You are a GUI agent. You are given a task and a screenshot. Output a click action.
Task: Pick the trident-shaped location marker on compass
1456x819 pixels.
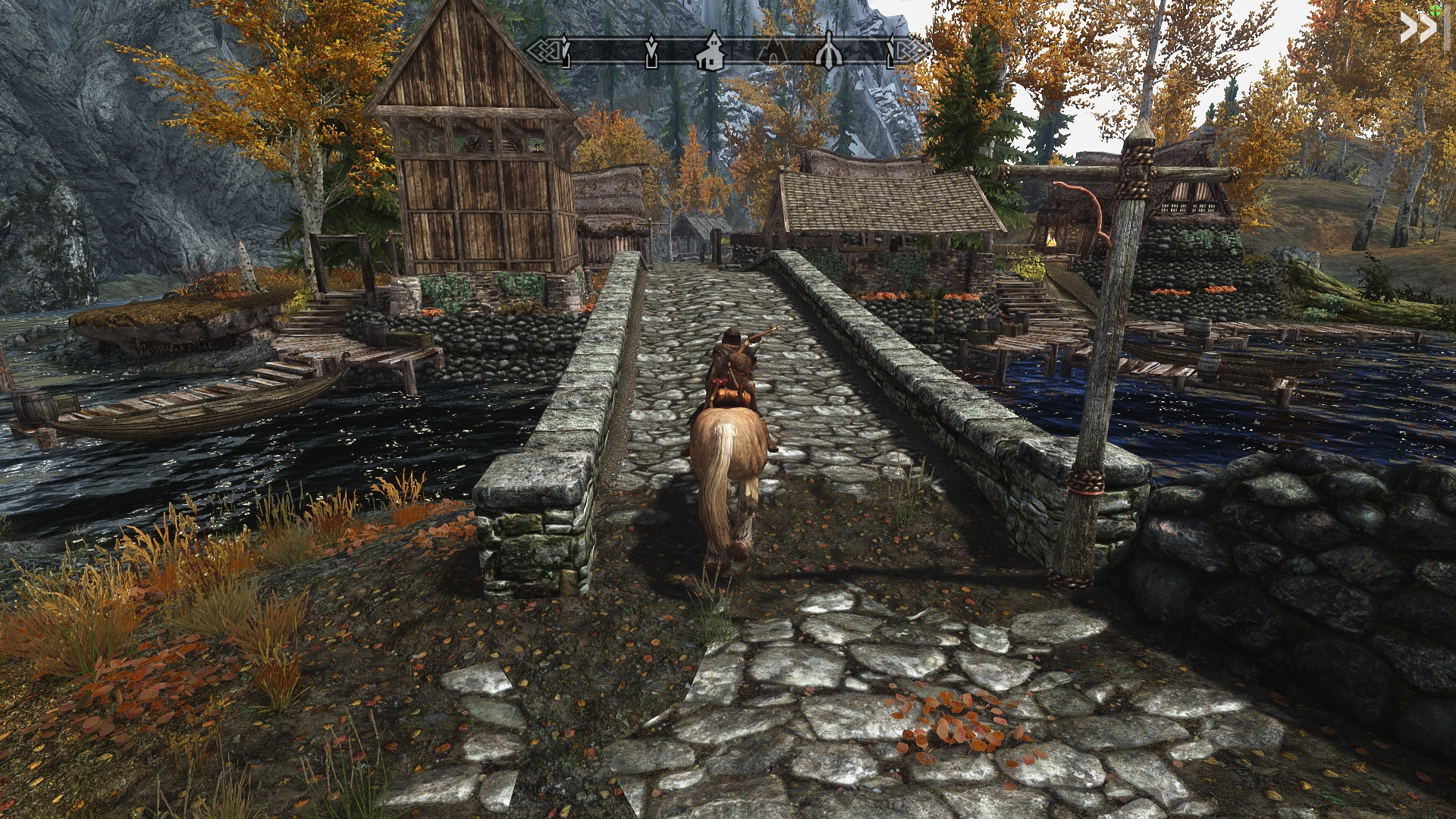point(828,51)
